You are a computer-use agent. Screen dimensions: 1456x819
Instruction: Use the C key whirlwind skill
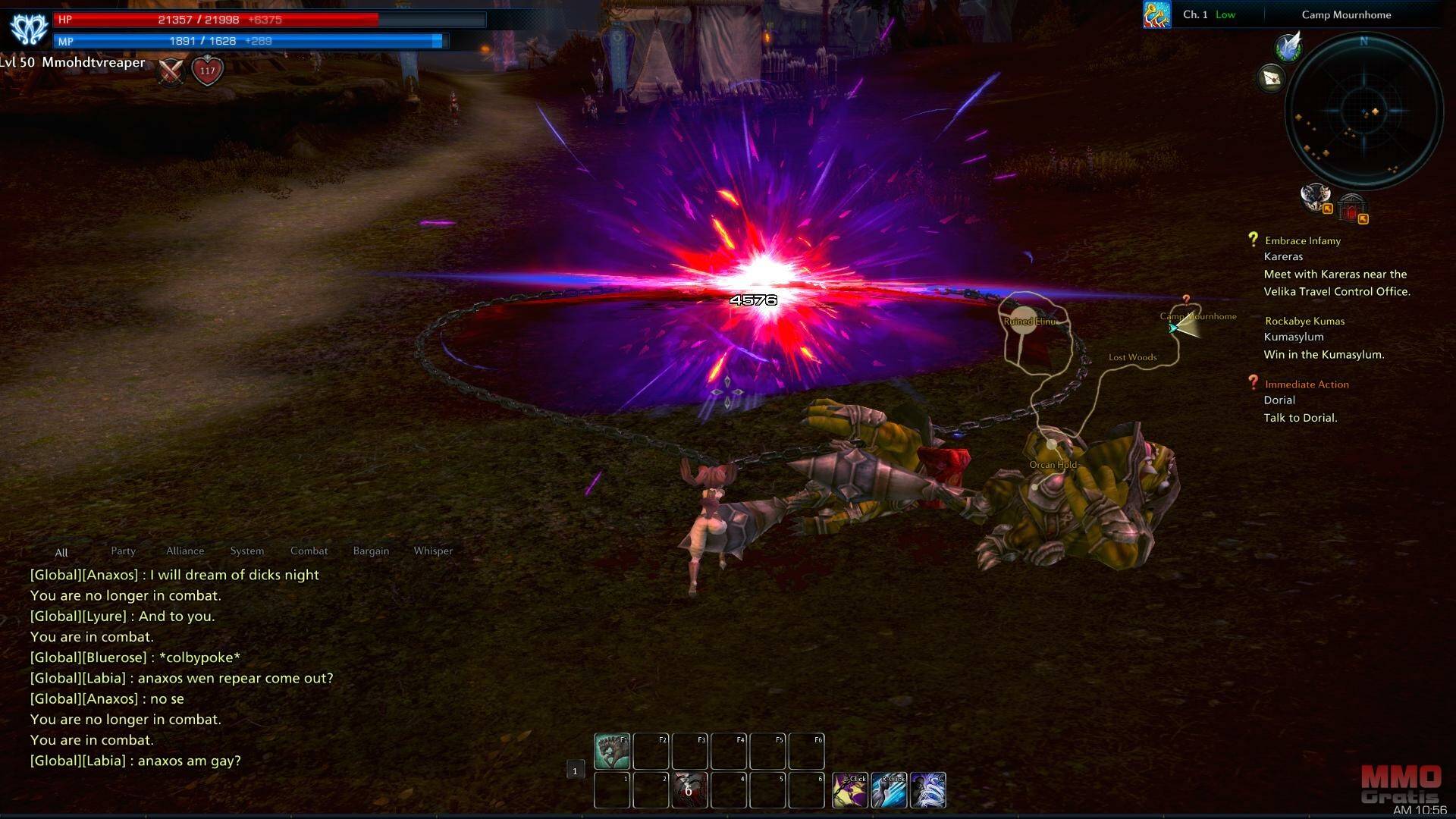coord(928,790)
